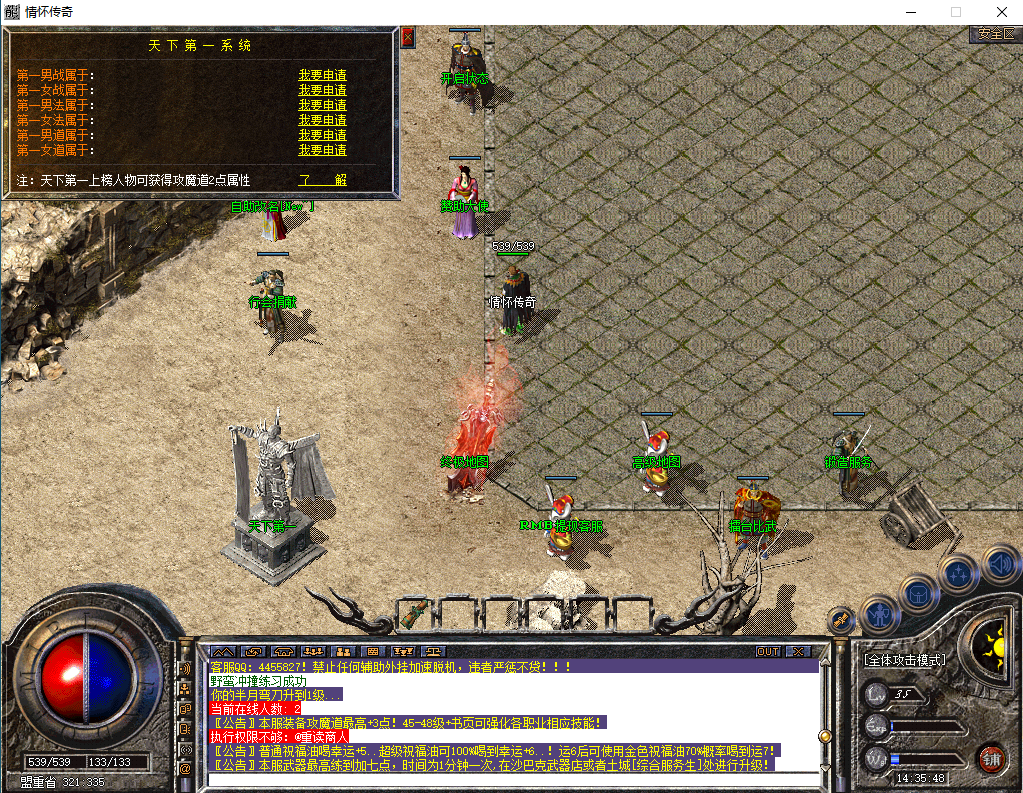Select the scroll item in the belt slot

[417, 610]
